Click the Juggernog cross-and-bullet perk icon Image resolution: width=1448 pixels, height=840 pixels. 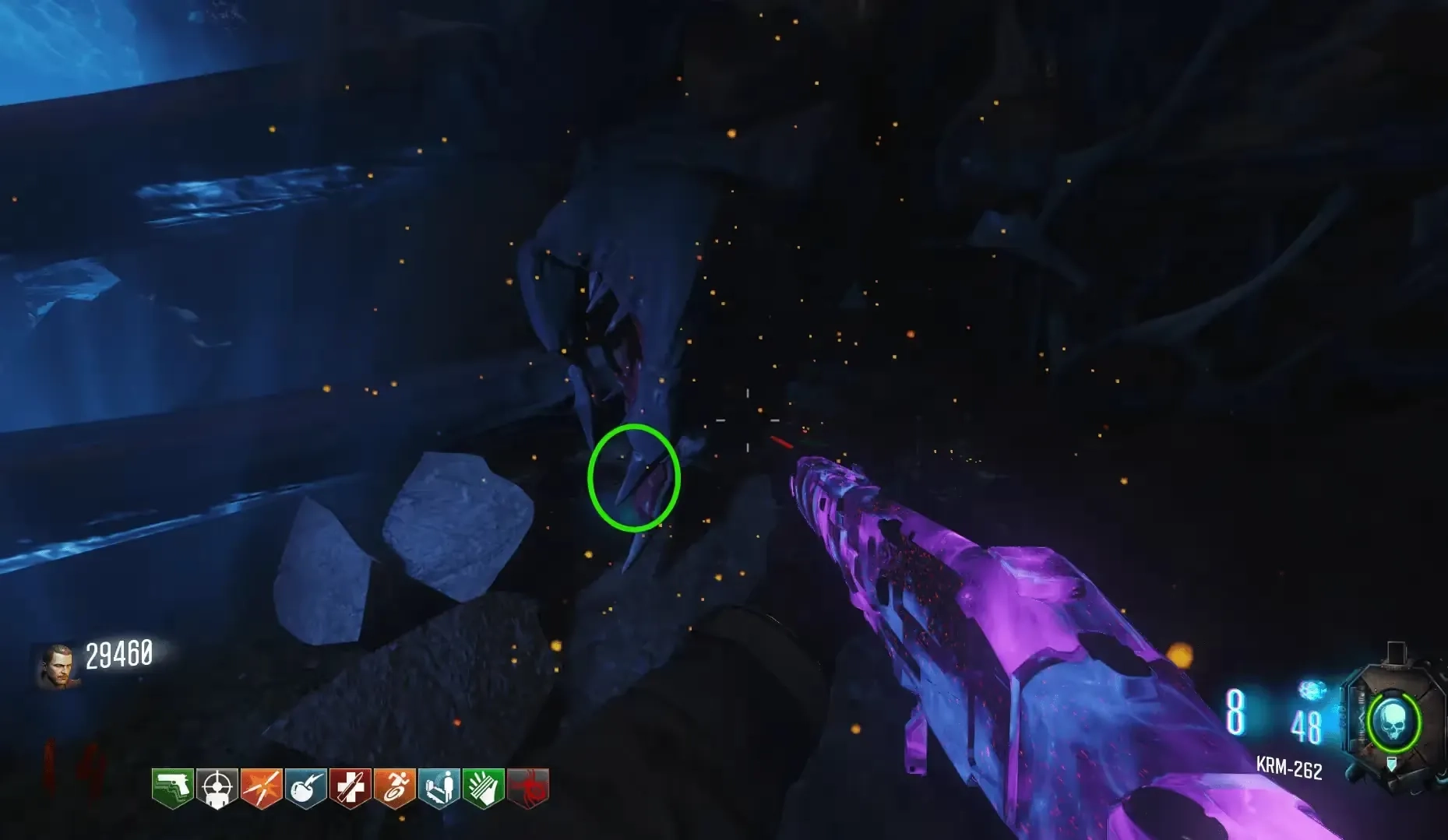tap(350, 788)
